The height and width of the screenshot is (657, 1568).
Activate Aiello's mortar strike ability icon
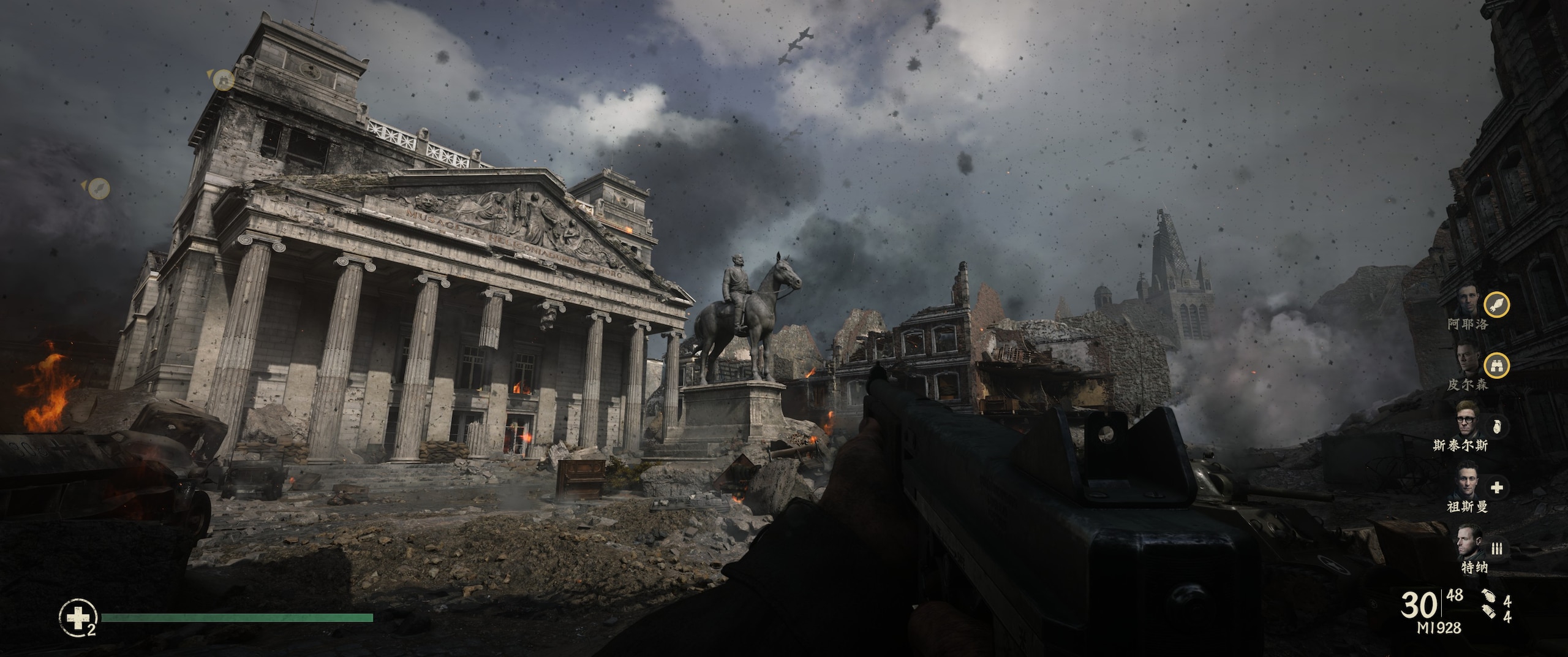(1496, 305)
